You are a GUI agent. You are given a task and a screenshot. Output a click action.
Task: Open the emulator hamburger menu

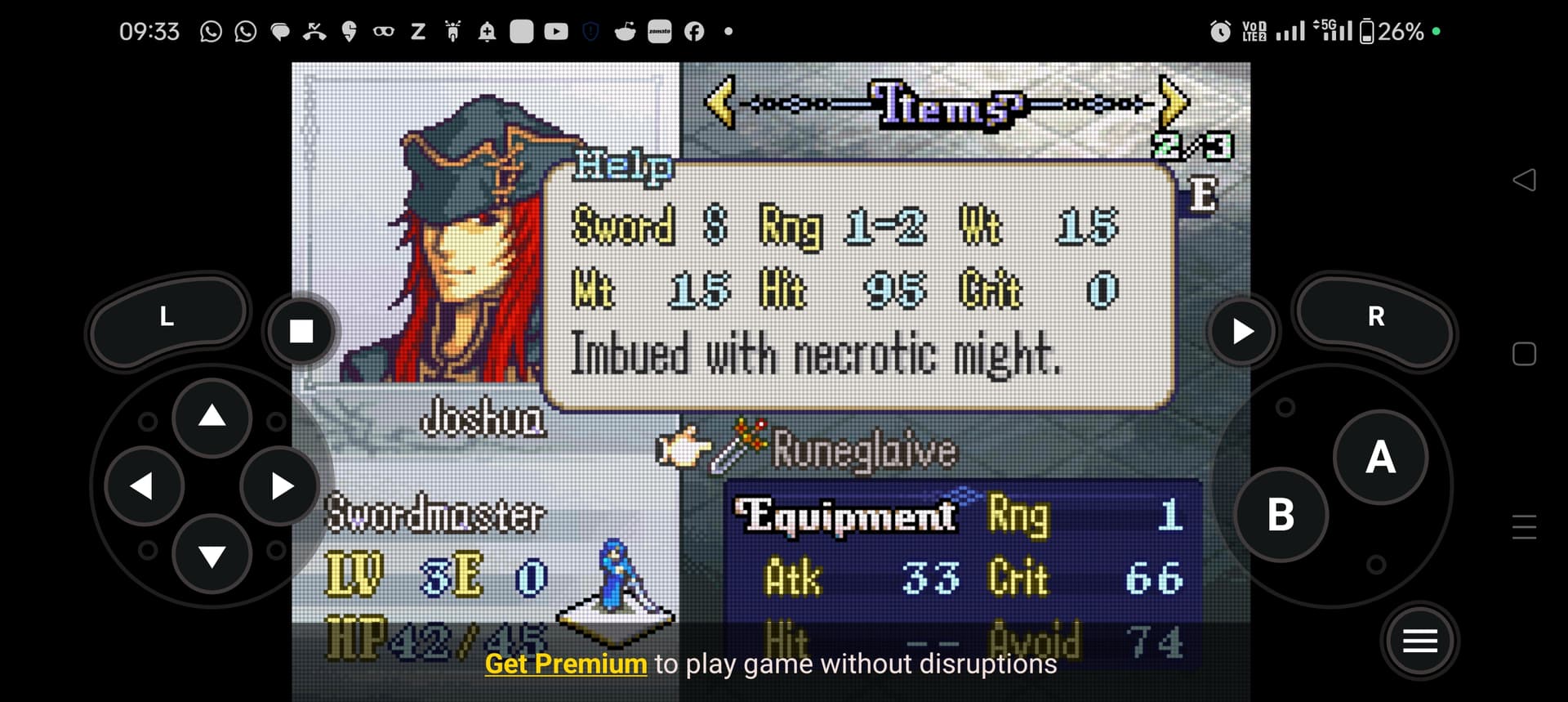(x=1419, y=642)
